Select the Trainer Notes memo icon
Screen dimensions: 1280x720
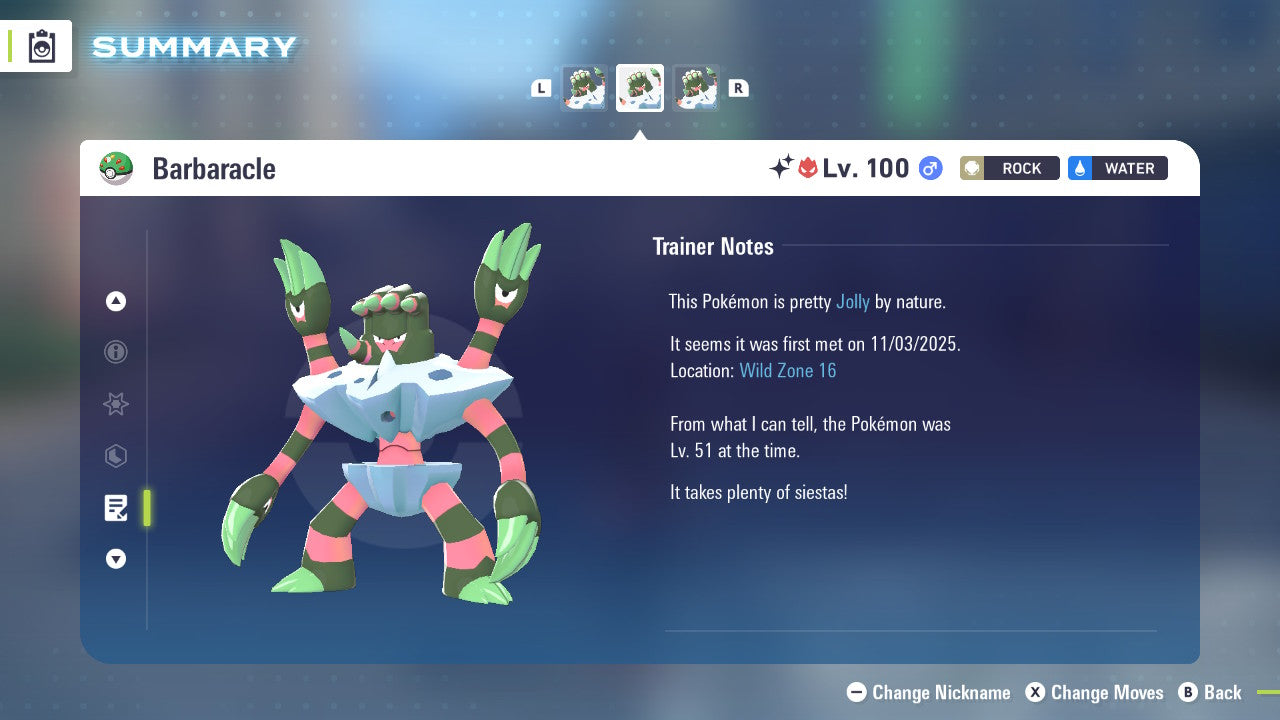tap(115, 508)
